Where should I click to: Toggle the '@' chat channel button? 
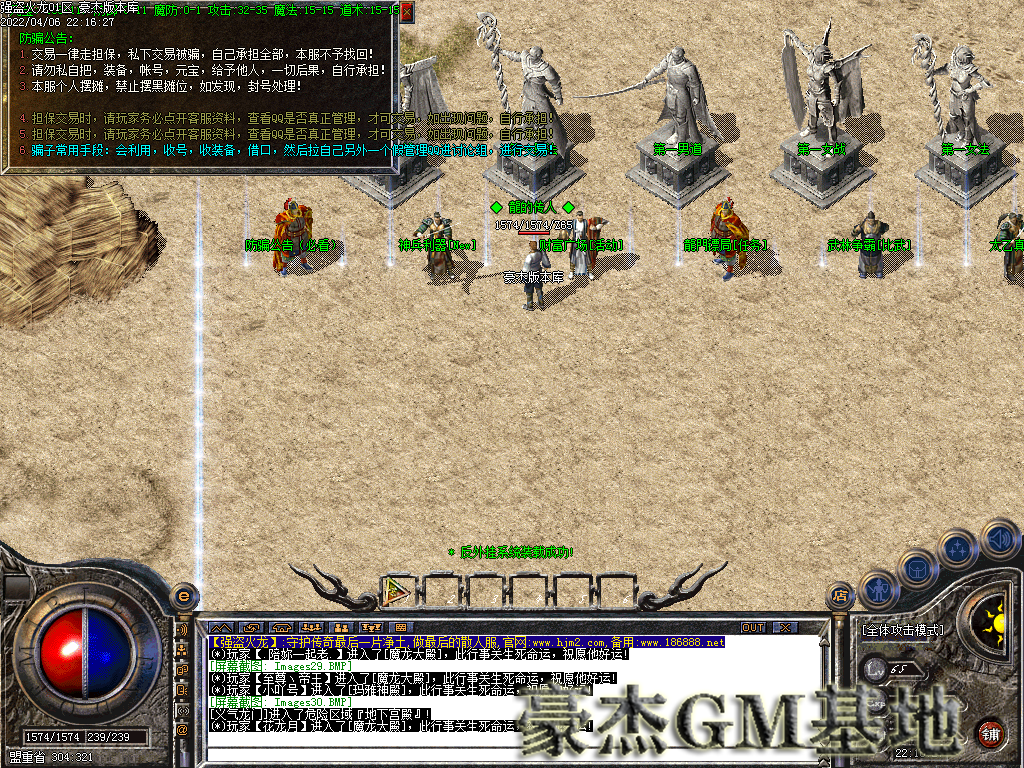[x=183, y=731]
